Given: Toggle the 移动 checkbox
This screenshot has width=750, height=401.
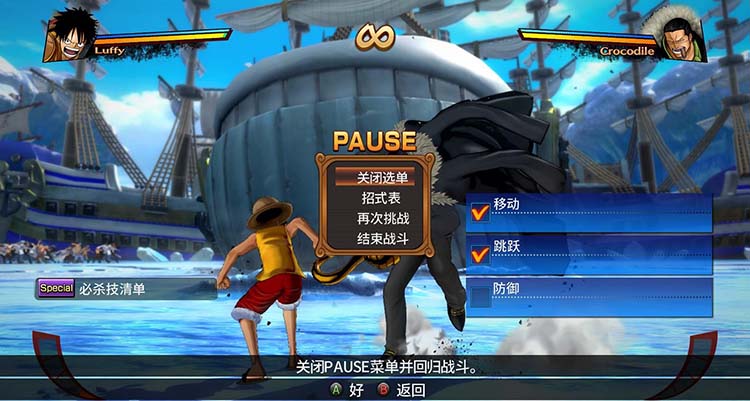Looking at the screenshot, I should point(480,211).
